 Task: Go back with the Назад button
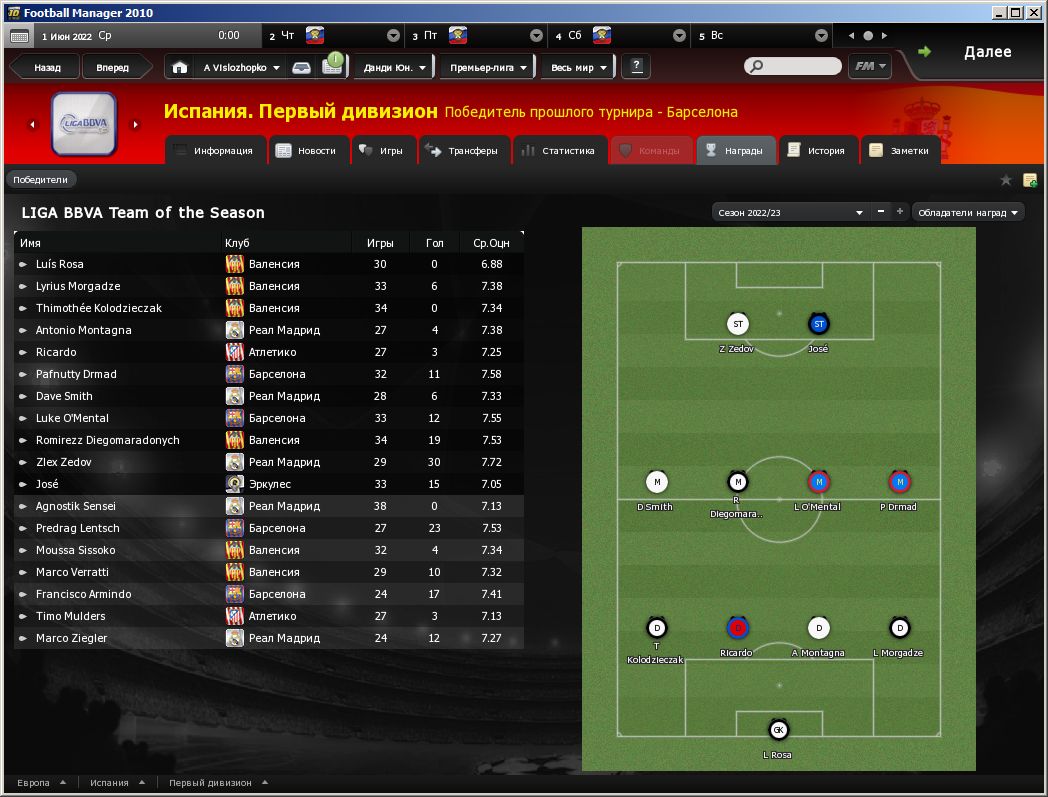coord(46,68)
